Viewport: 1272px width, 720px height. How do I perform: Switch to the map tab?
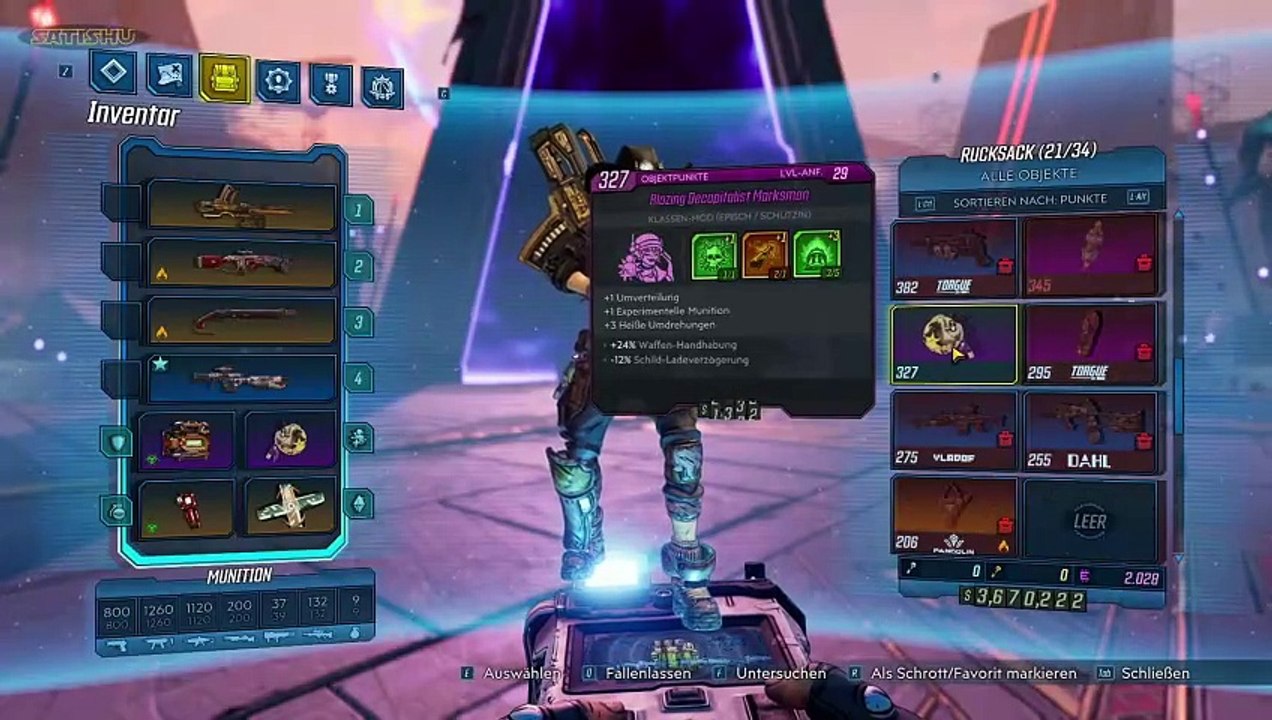point(169,74)
